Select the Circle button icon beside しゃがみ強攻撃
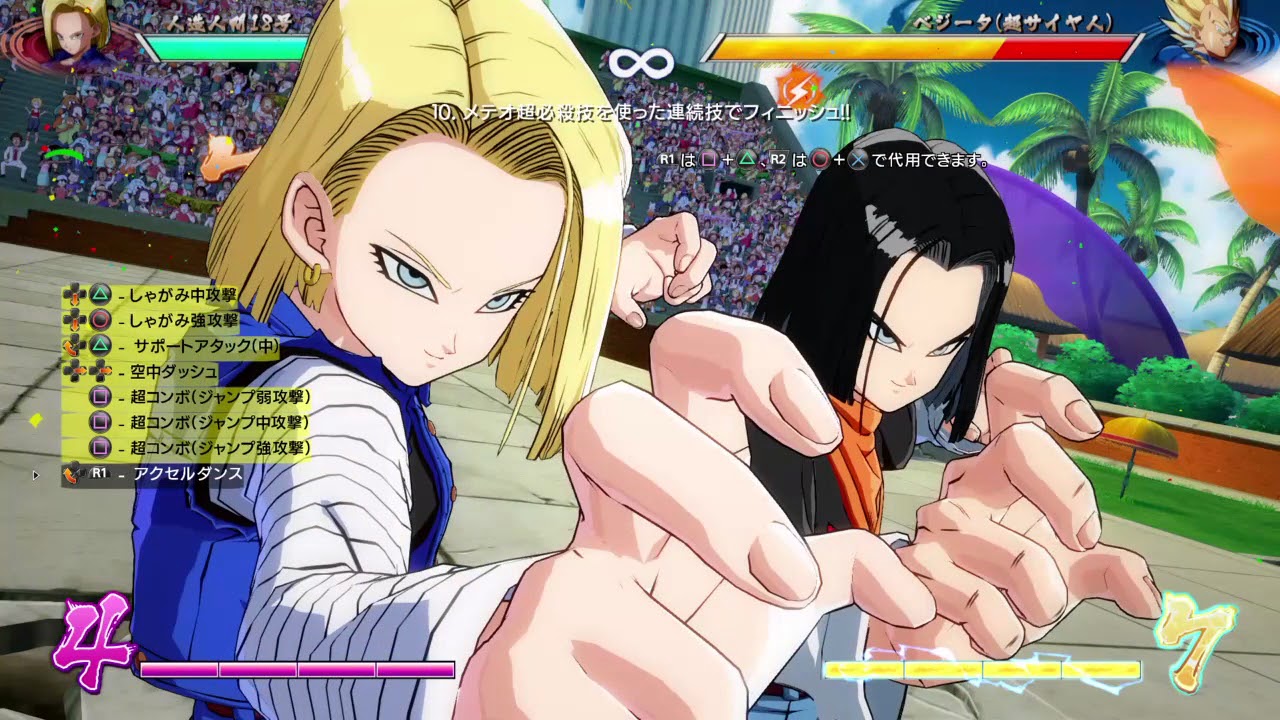This screenshot has height=720, width=1280. [x=100, y=320]
